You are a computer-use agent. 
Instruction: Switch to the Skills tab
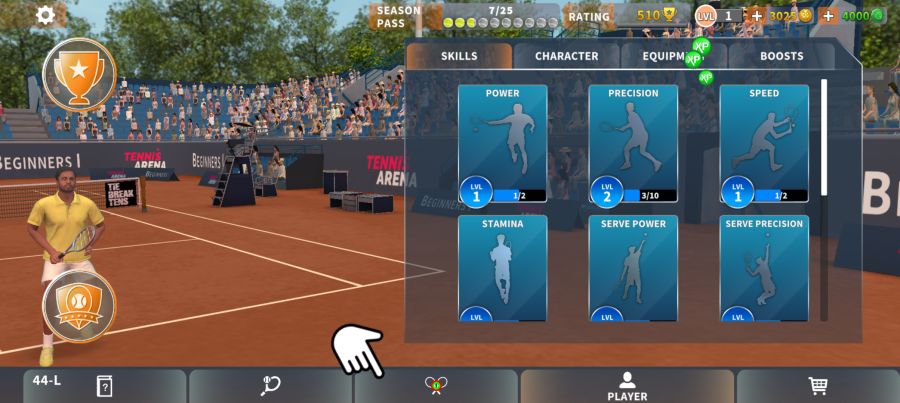[459, 56]
